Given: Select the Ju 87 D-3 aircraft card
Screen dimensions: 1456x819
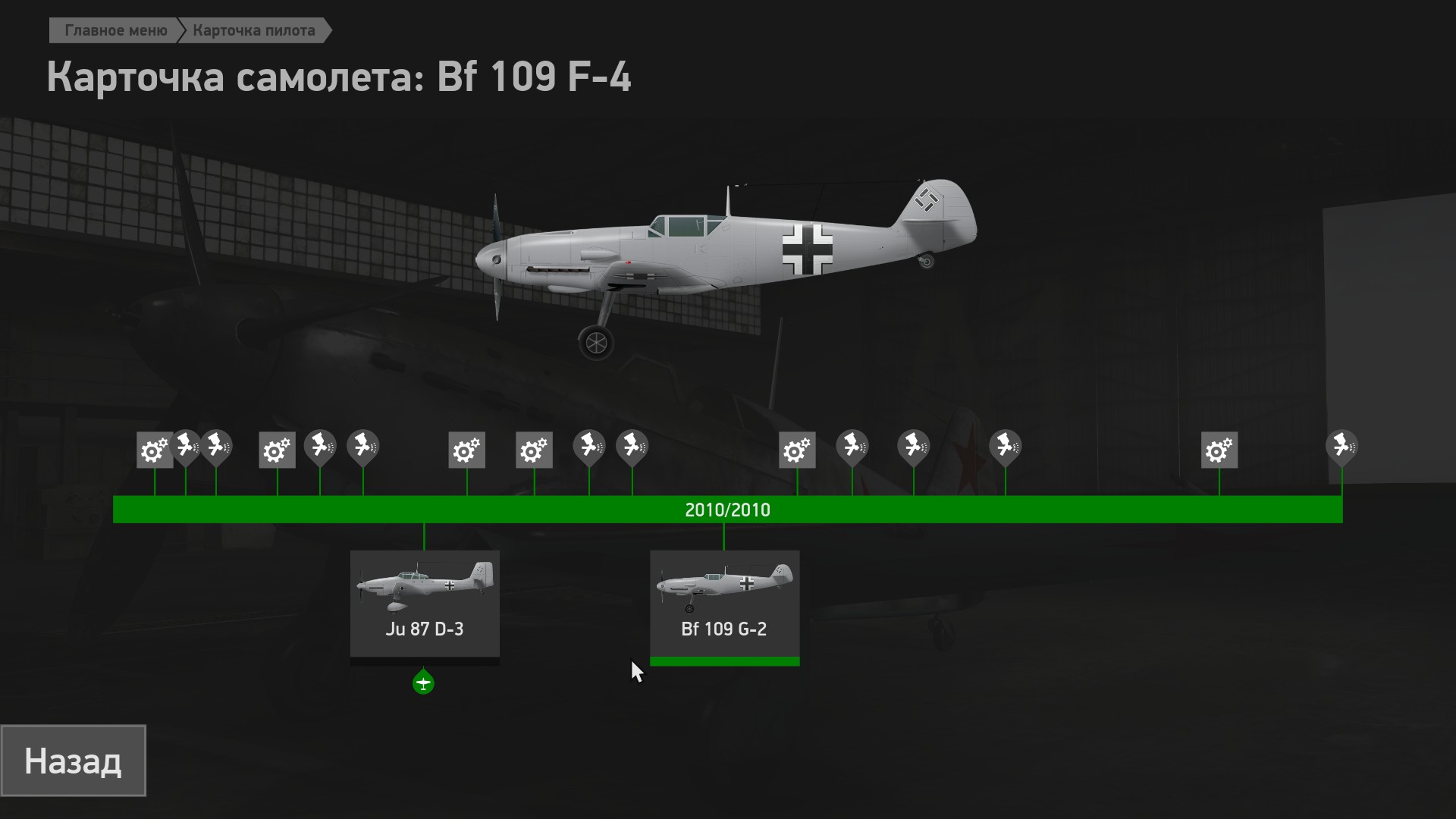Looking at the screenshot, I should click(x=425, y=604).
